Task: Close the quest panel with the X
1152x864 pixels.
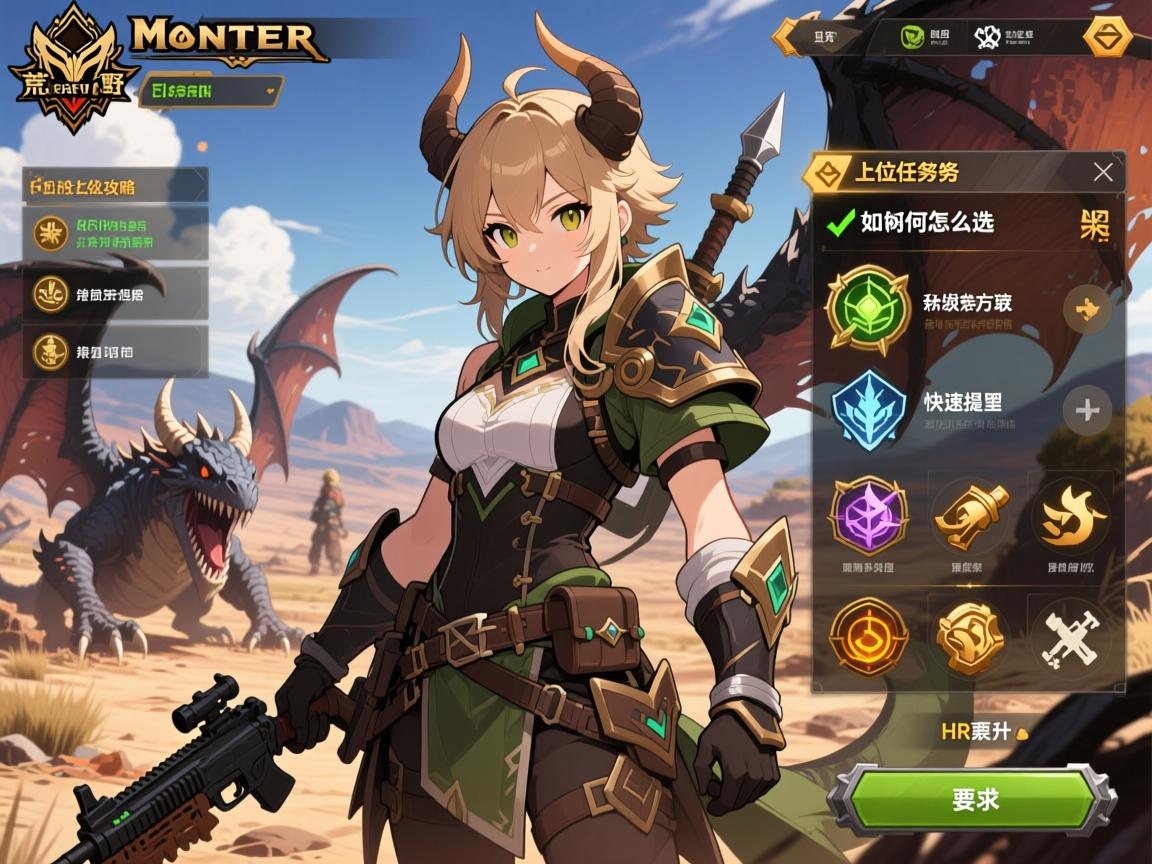Action: click(x=1103, y=172)
